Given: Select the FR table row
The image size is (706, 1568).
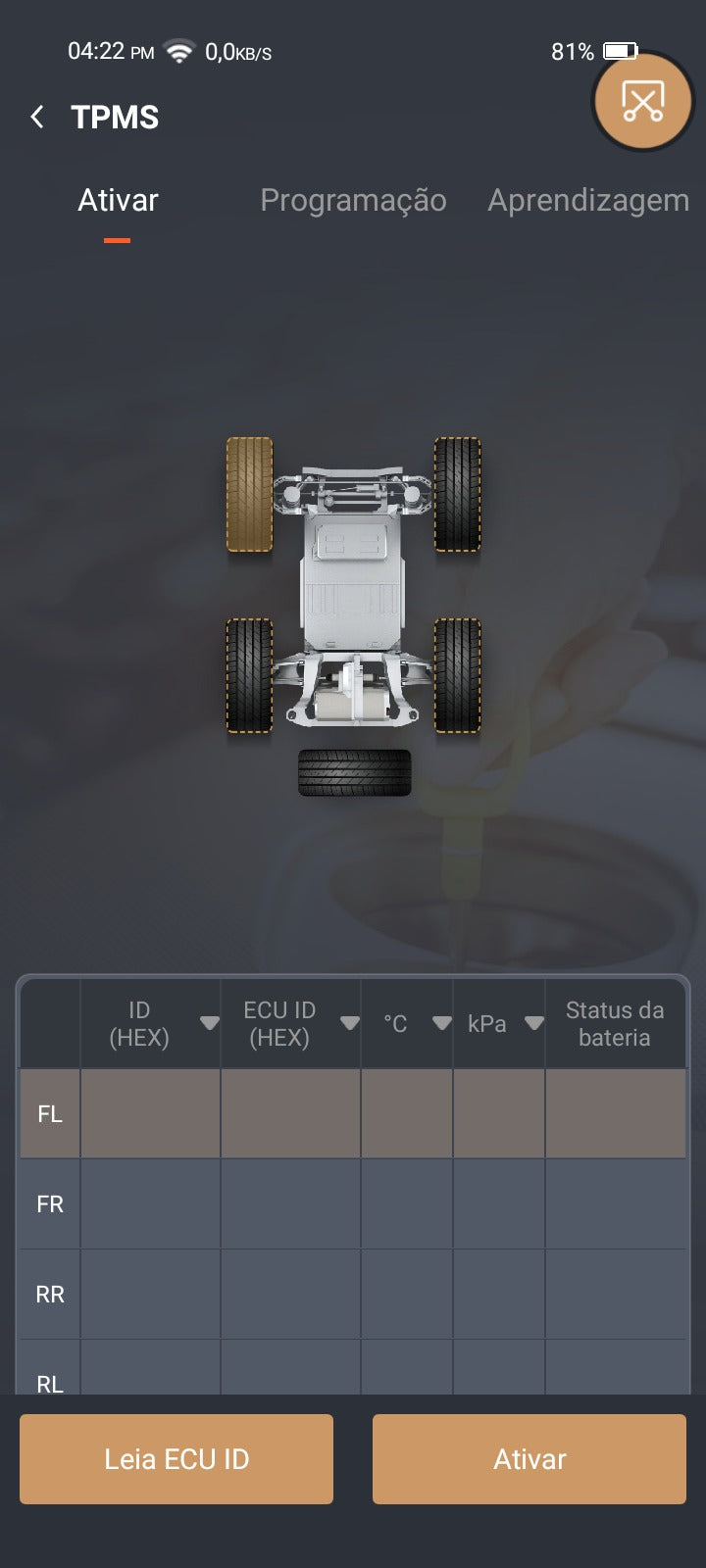Looking at the screenshot, I should tap(353, 1203).
